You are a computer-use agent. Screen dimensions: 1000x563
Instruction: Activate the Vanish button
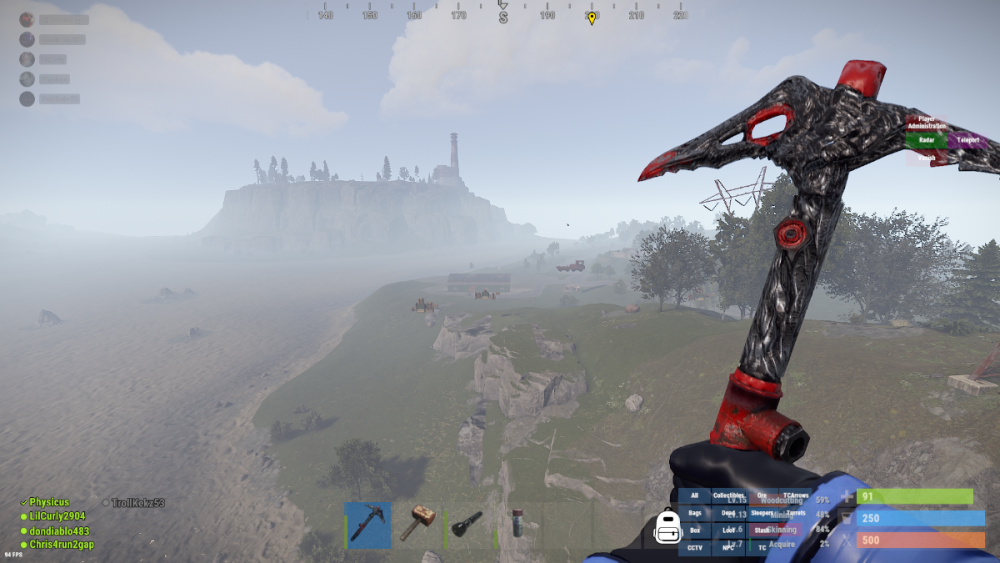(927, 157)
